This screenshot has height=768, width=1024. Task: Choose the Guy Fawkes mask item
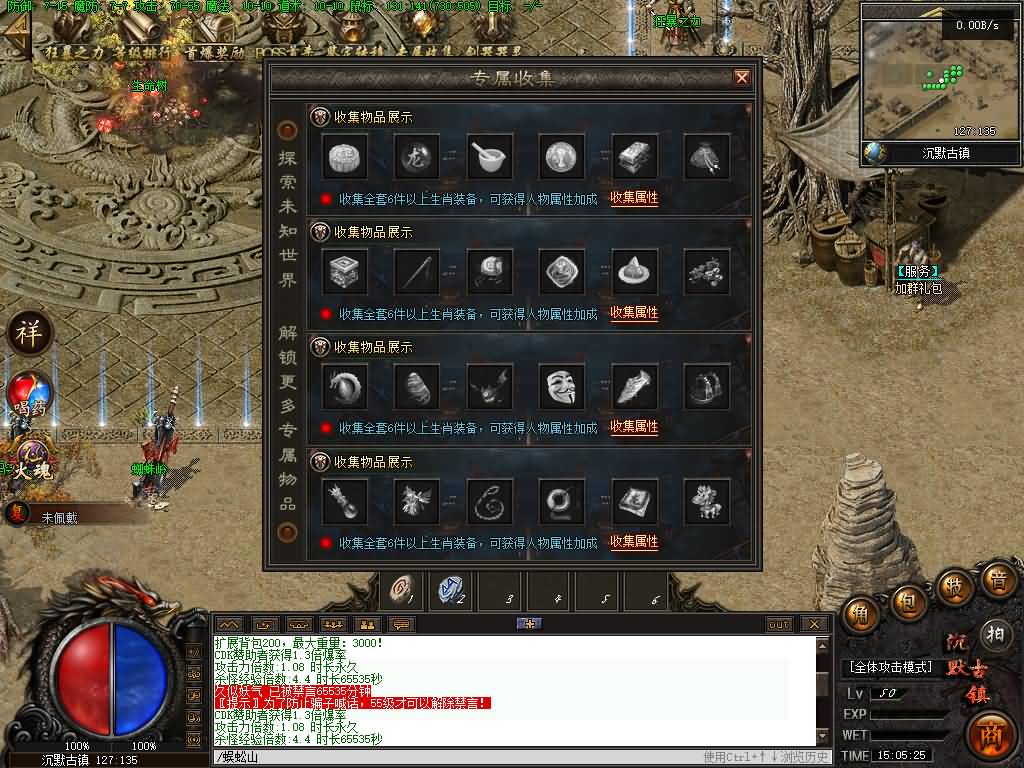[562, 385]
